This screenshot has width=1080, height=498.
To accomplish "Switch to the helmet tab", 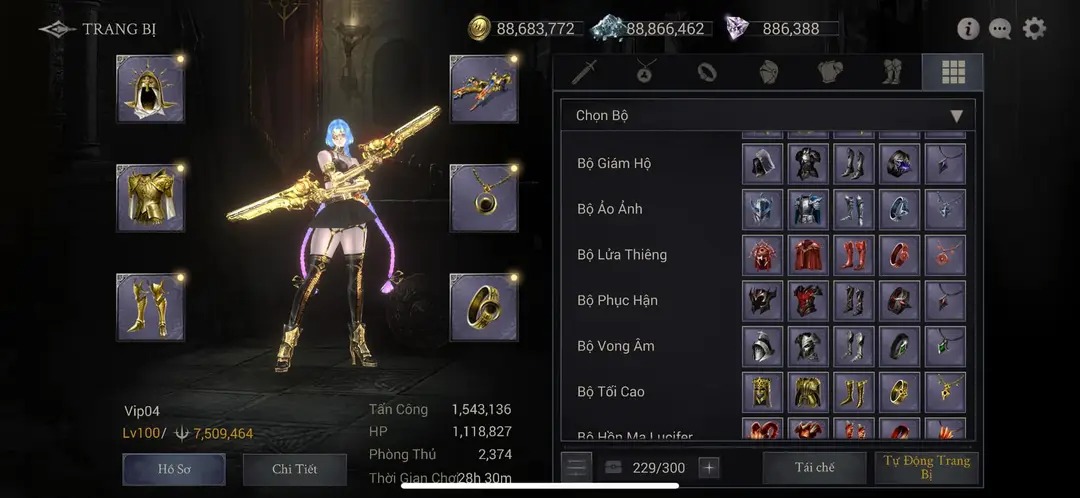I will tap(769, 72).
